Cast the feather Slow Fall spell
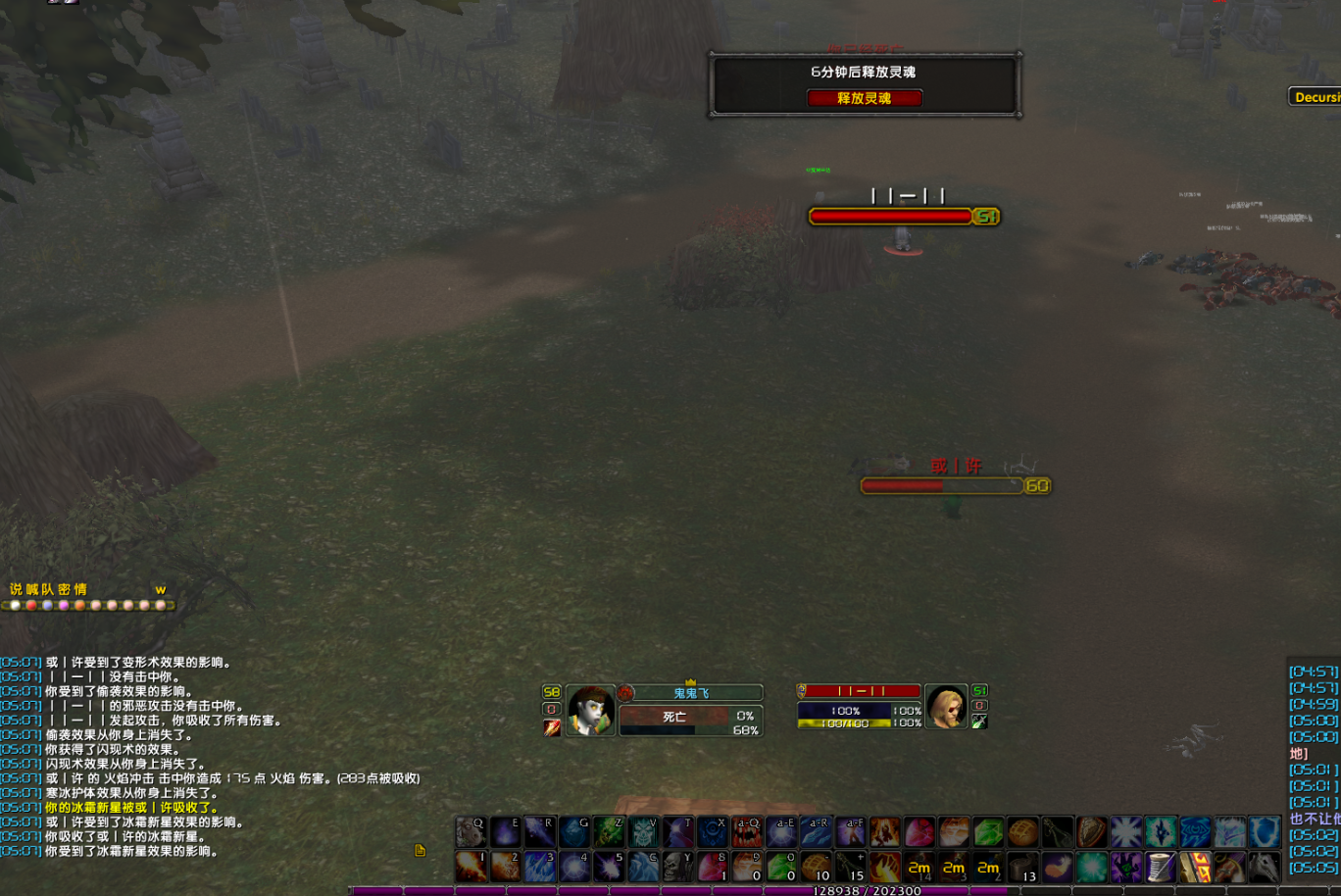Screen dimensions: 1341x896 click(x=1057, y=867)
